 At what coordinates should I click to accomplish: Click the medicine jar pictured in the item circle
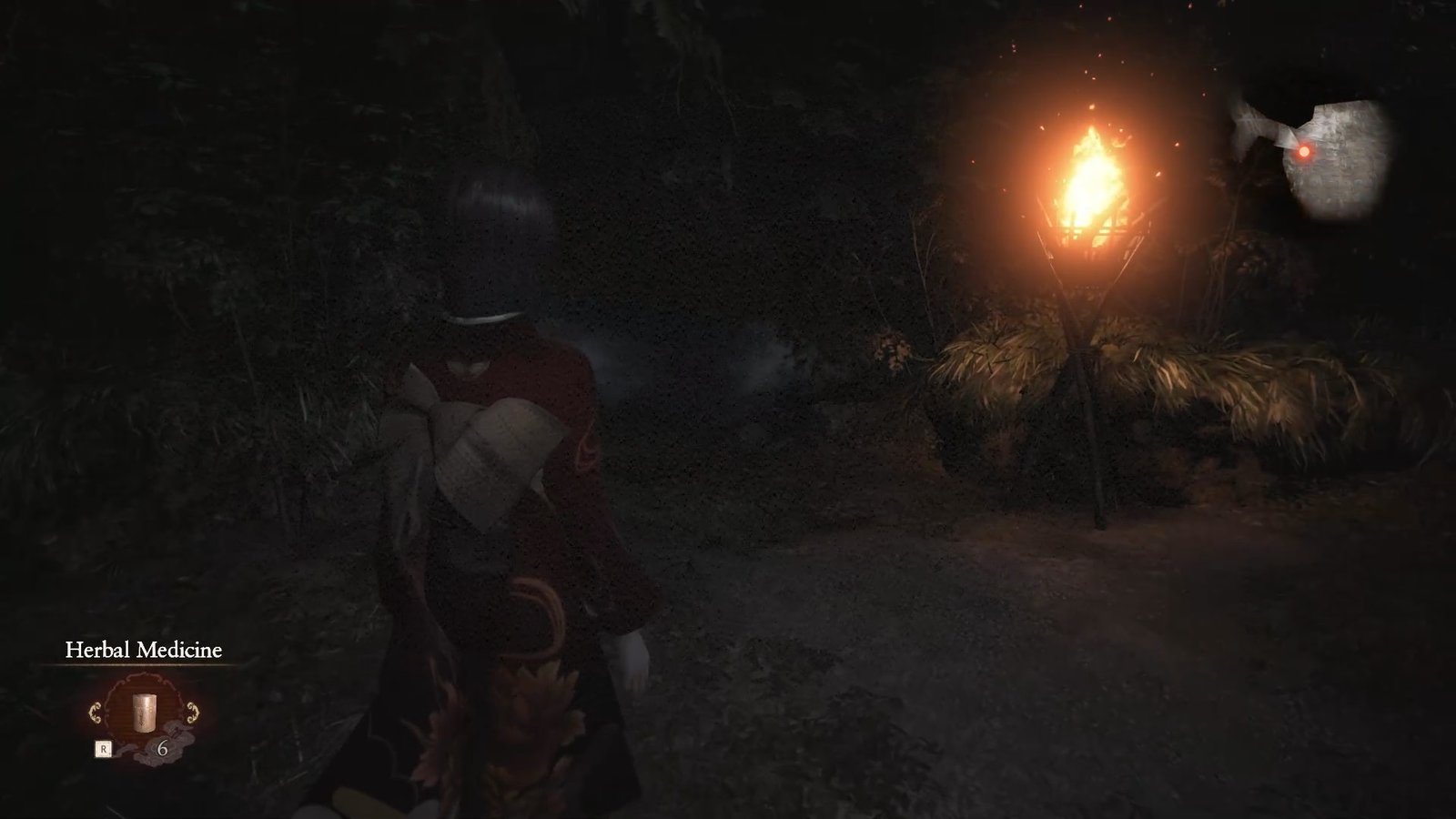[x=144, y=713]
